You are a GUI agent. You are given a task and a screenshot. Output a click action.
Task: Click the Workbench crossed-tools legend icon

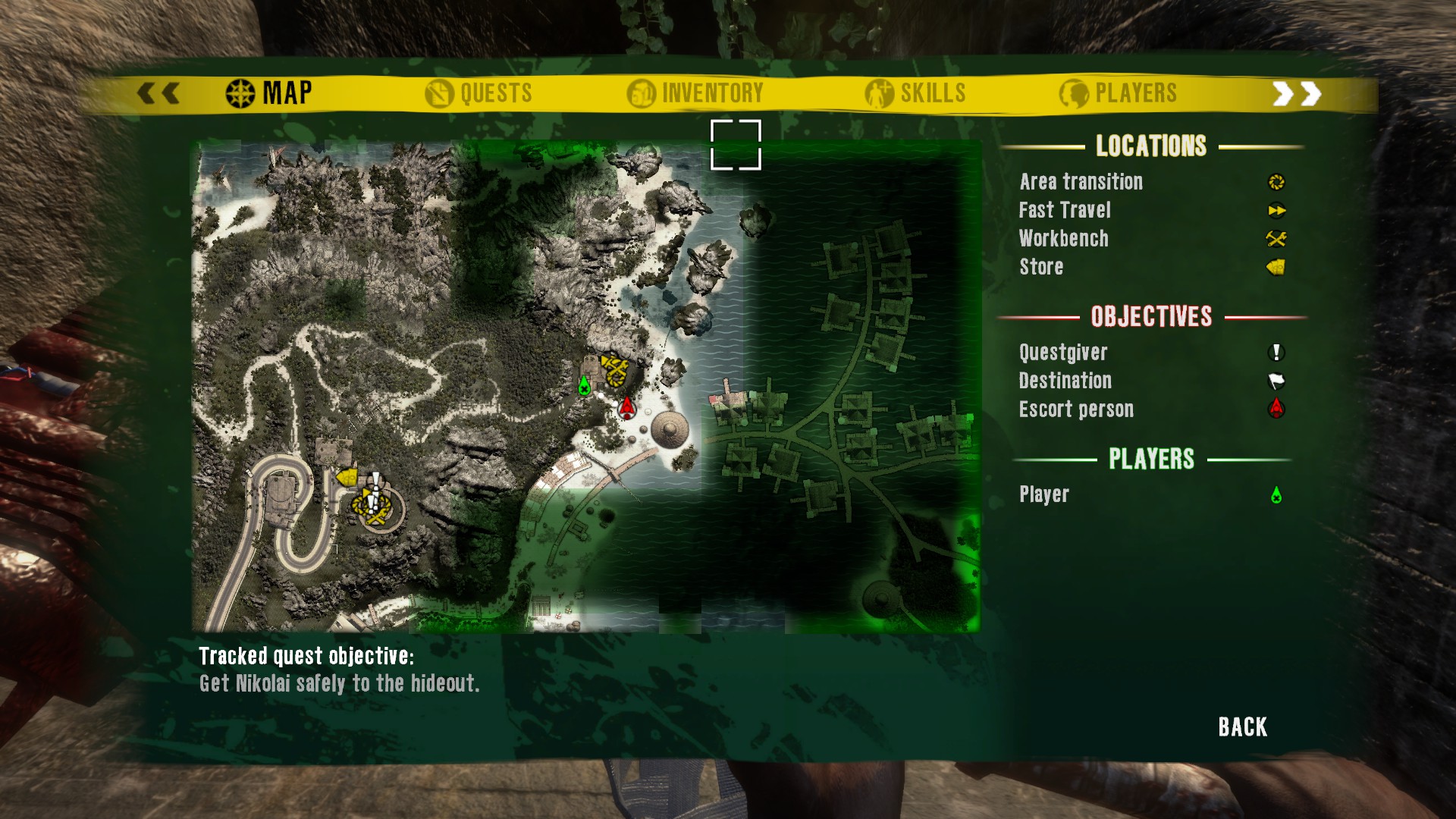pos(1276,239)
